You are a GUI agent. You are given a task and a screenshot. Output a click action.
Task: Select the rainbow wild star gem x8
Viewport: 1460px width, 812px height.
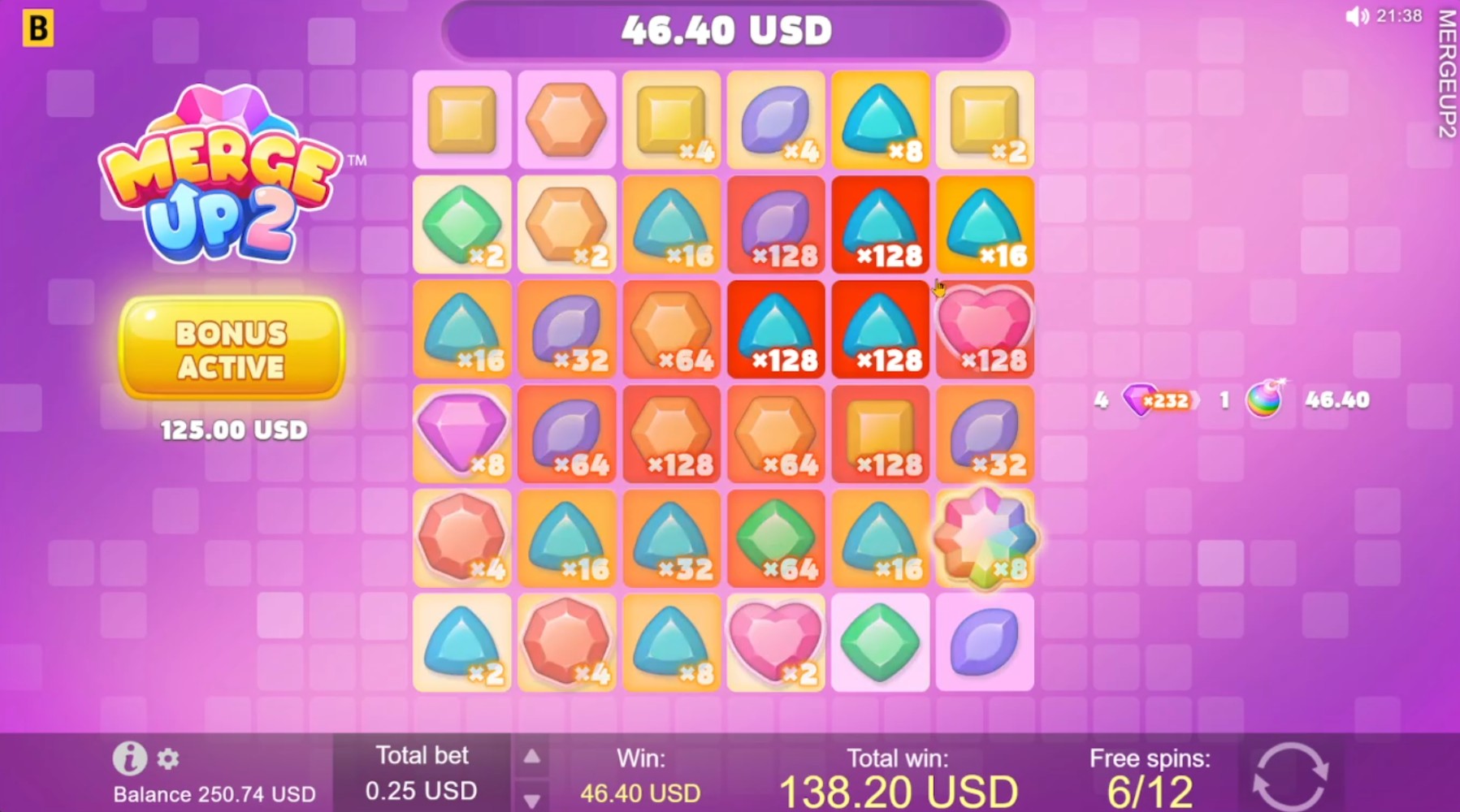(984, 538)
